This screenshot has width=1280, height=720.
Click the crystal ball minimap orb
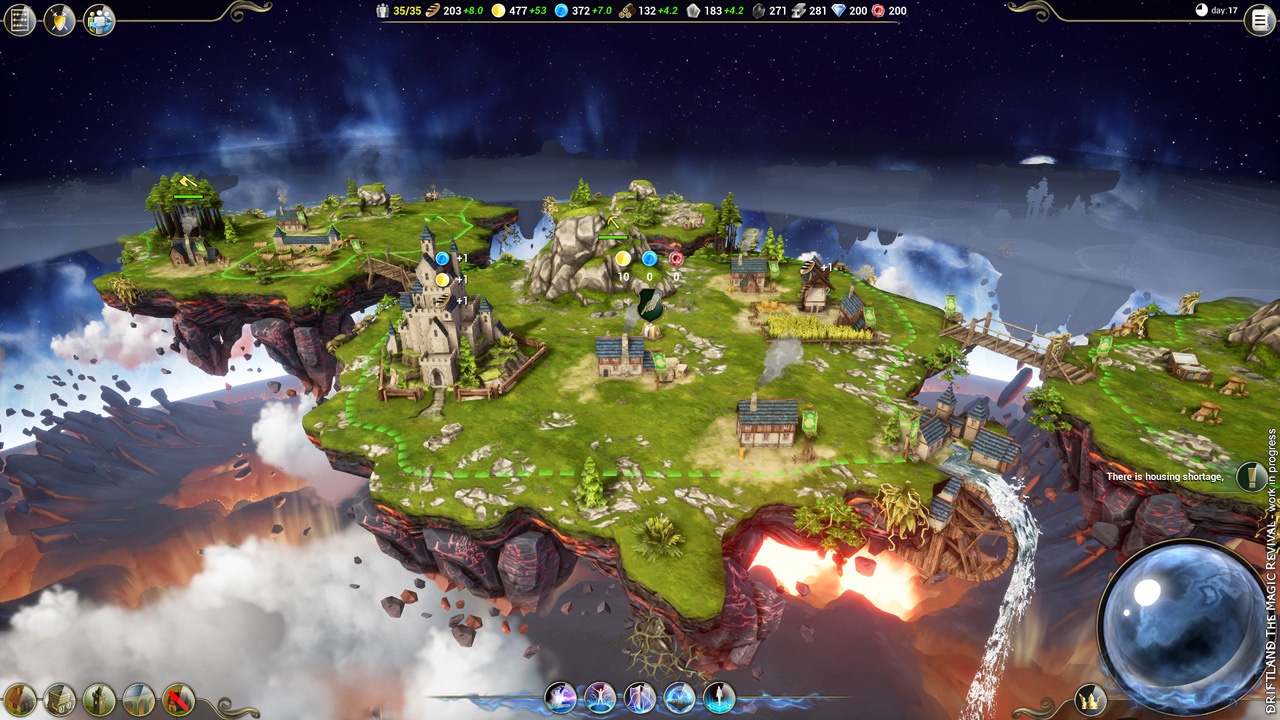[1183, 626]
